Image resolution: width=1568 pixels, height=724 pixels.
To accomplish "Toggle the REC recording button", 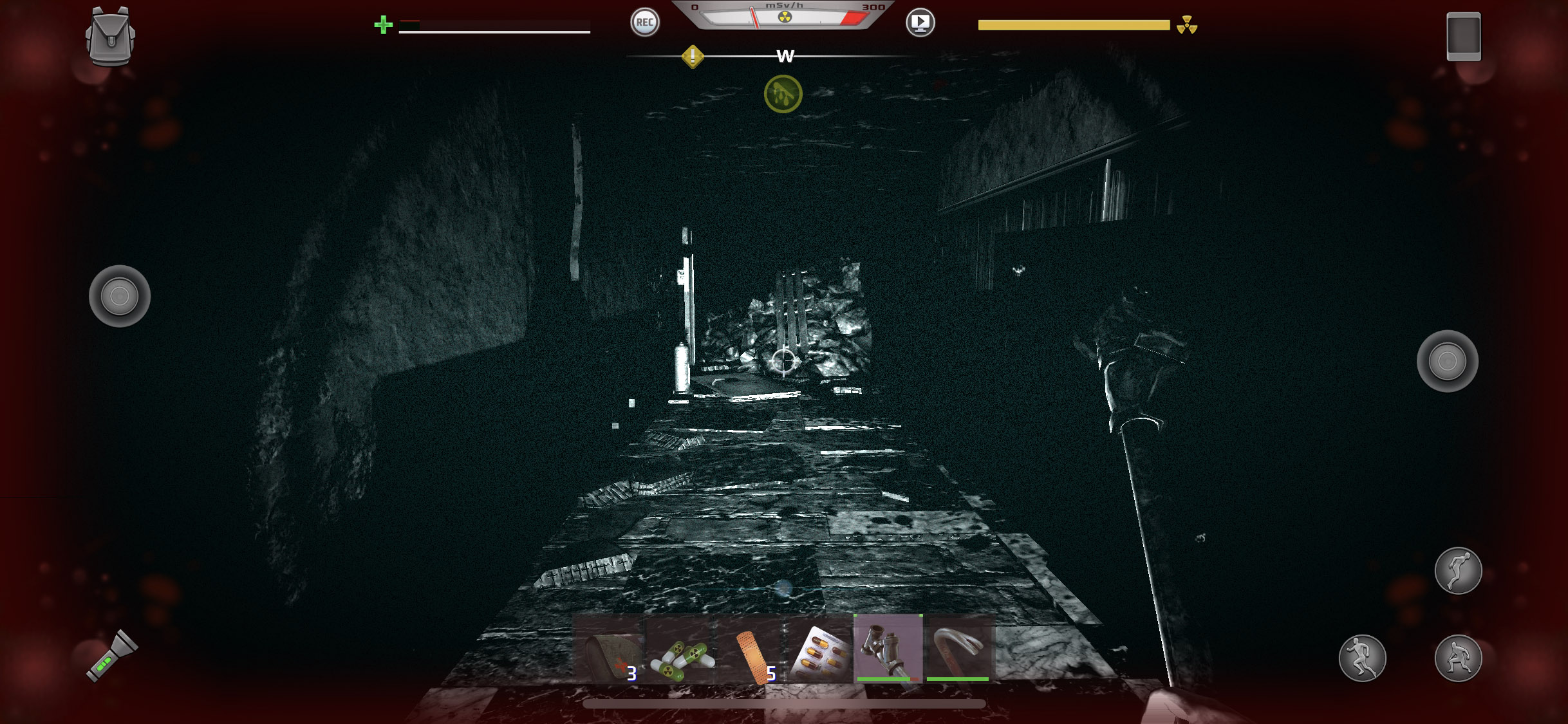I will pyautogui.click(x=644, y=23).
